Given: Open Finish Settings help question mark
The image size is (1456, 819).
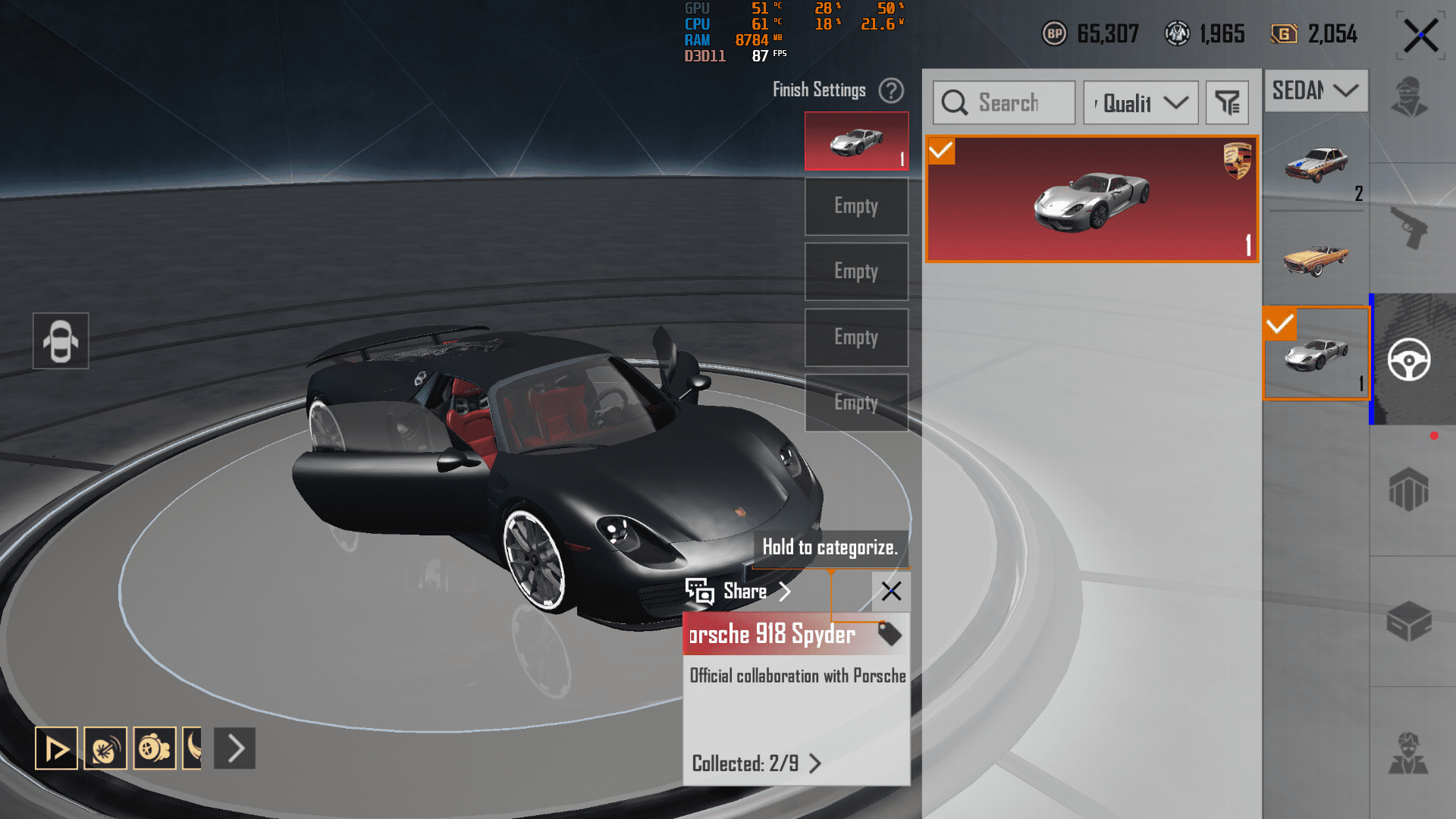Looking at the screenshot, I should point(891,90).
